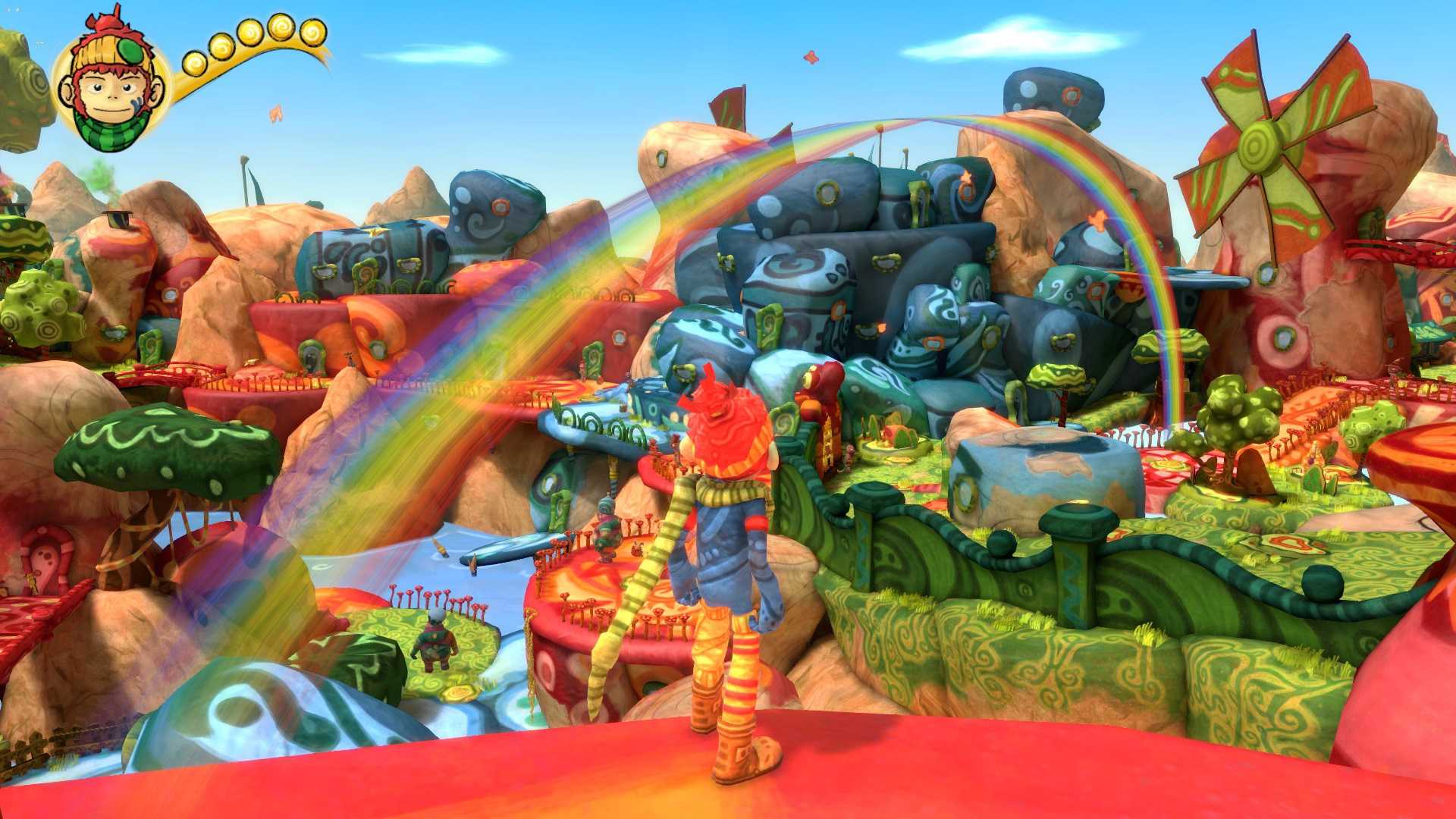Select the fourth coin of the power meter
Viewport: 1456px width, 819px height.
pyautogui.click(x=281, y=27)
